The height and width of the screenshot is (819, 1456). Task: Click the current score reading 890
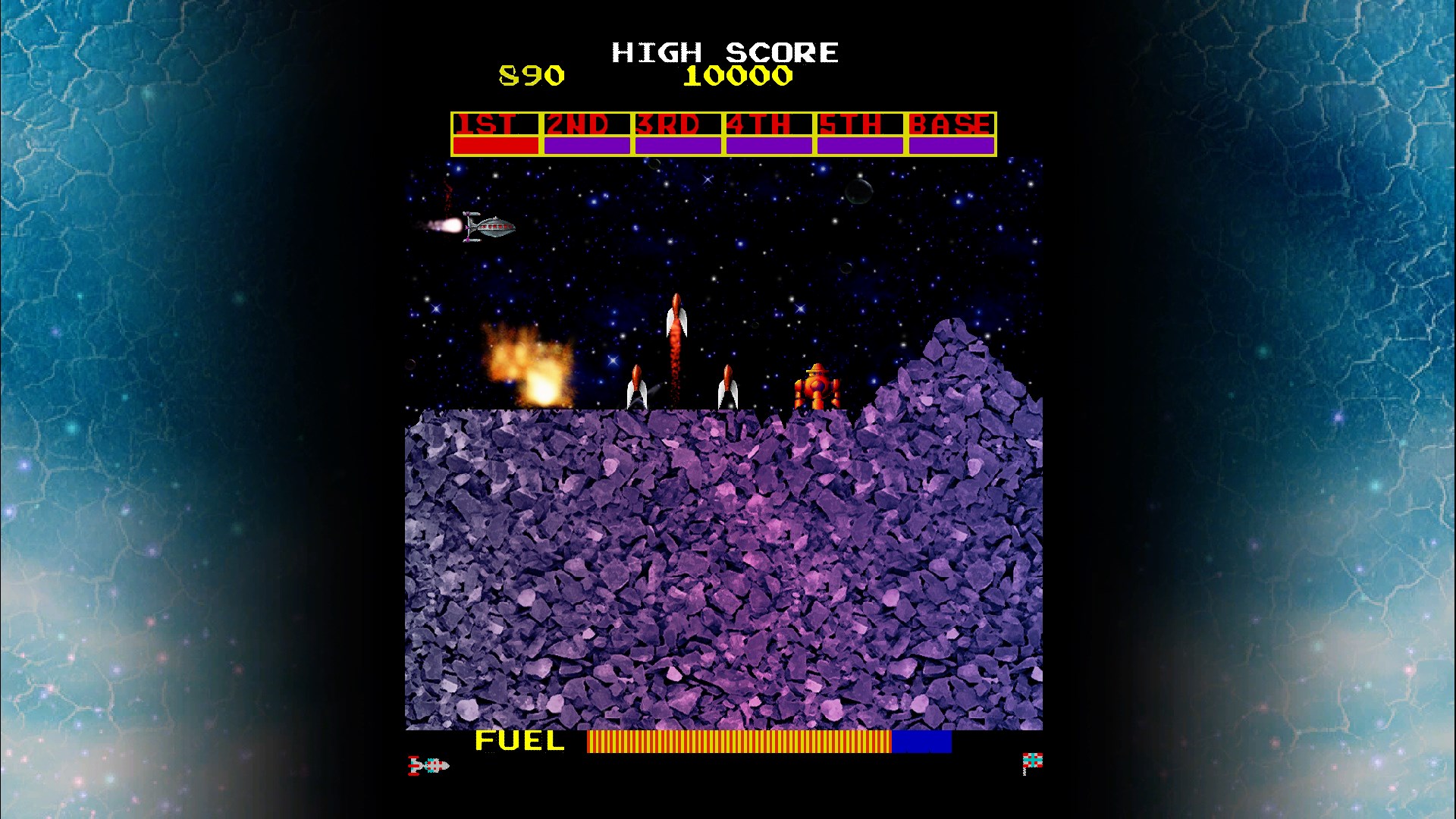click(531, 74)
